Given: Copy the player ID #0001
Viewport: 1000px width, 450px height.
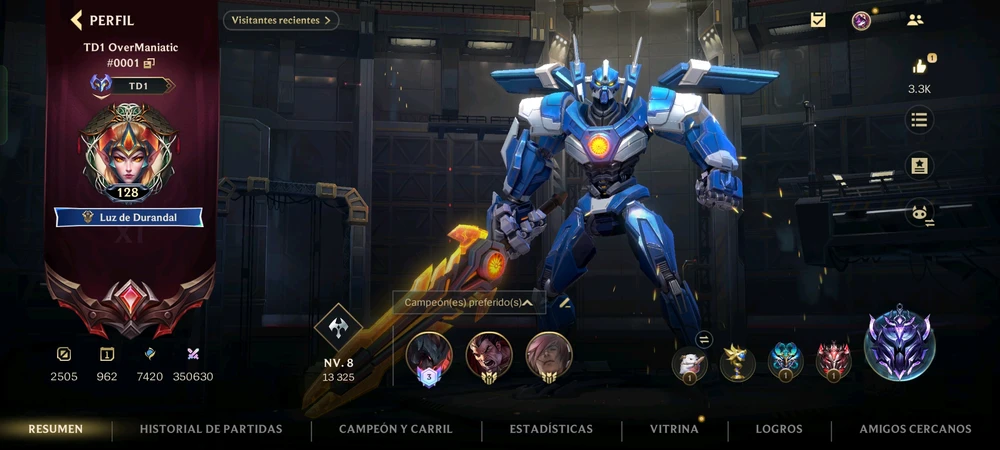Looking at the screenshot, I should pyautogui.click(x=150, y=63).
